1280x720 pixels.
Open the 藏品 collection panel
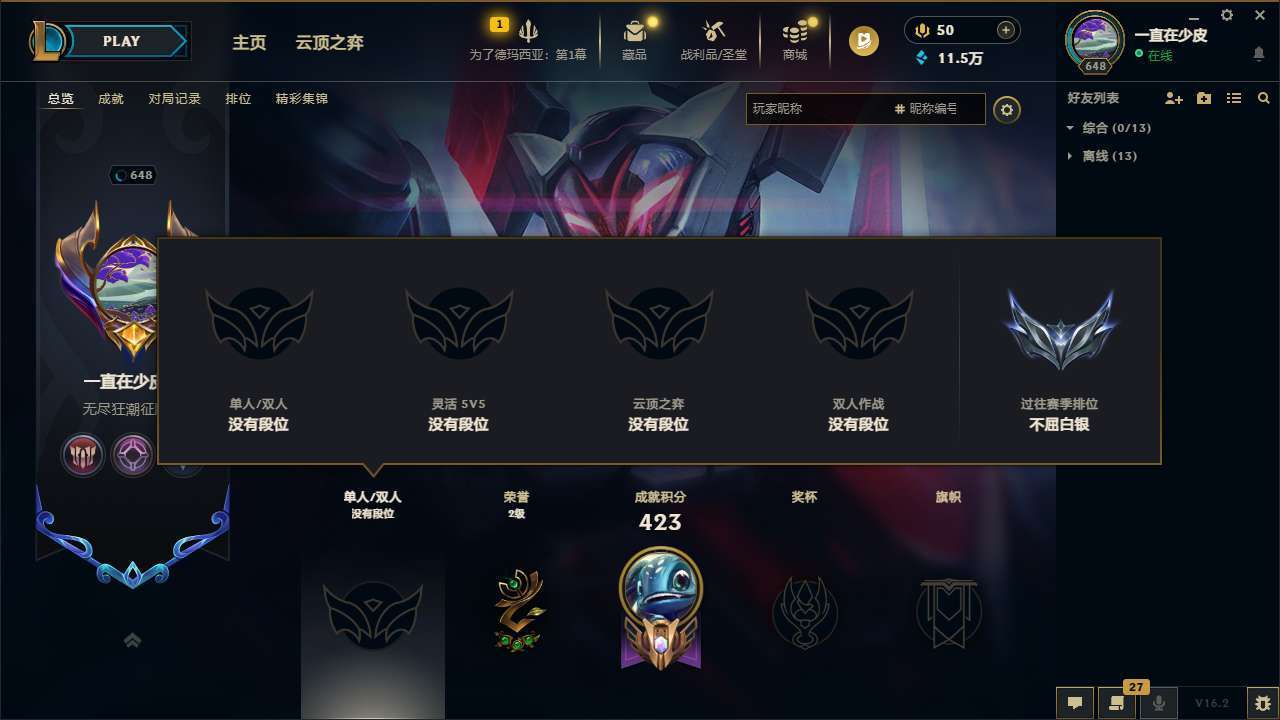[x=634, y=40]
